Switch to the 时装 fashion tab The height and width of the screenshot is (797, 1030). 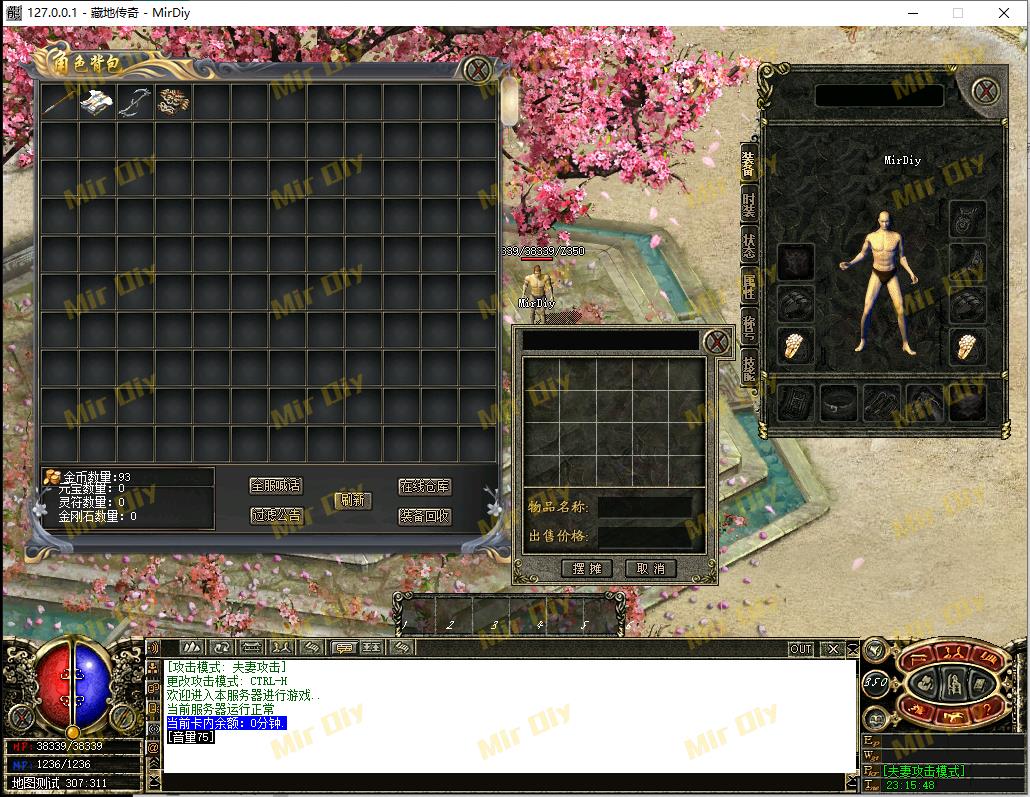pos(748,204)
